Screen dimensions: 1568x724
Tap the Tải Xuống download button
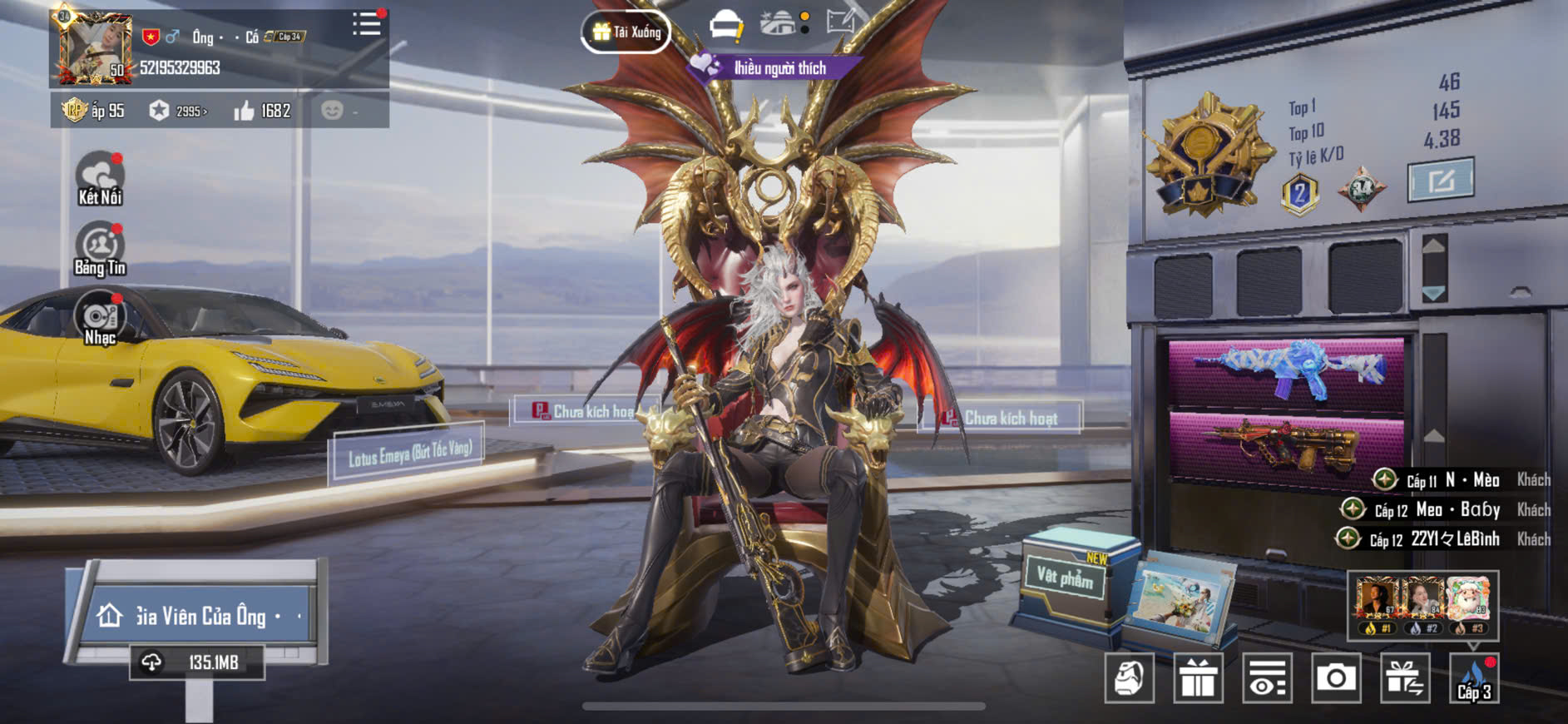(x=626, y=32)
